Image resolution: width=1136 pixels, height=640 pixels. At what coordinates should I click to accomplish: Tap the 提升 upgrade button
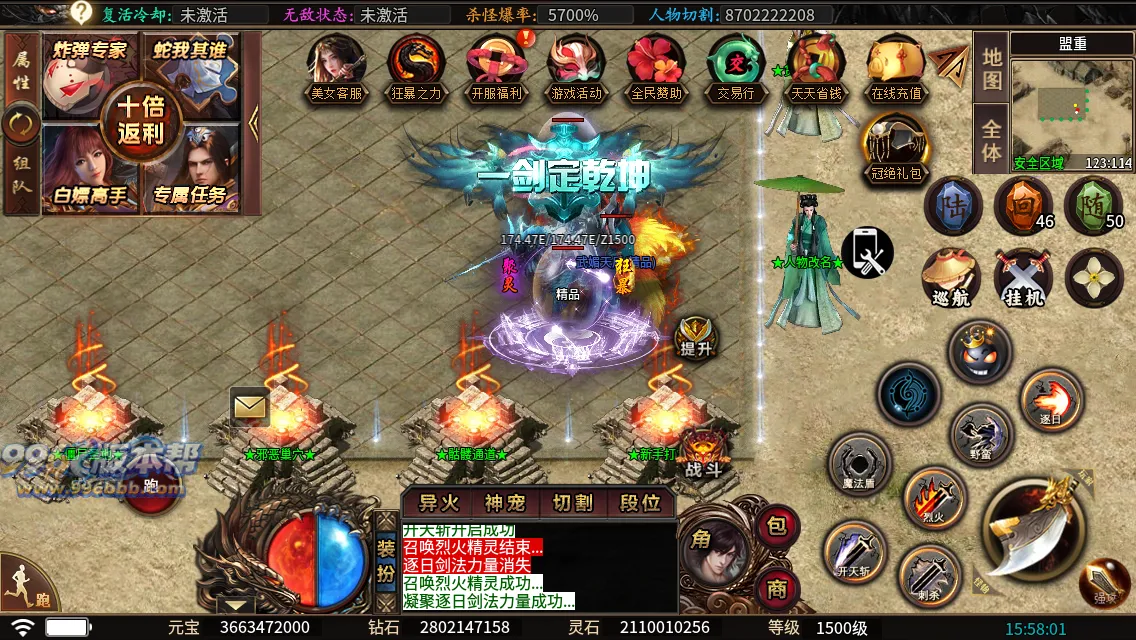(695, 337)
